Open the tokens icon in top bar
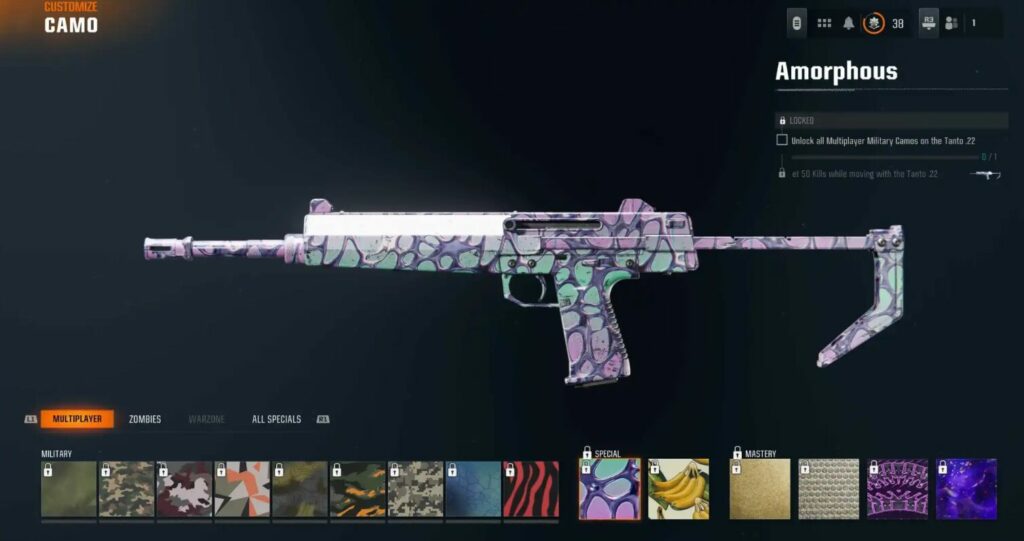Viewport: 1024px width, 541px height. tap(797, 23)
